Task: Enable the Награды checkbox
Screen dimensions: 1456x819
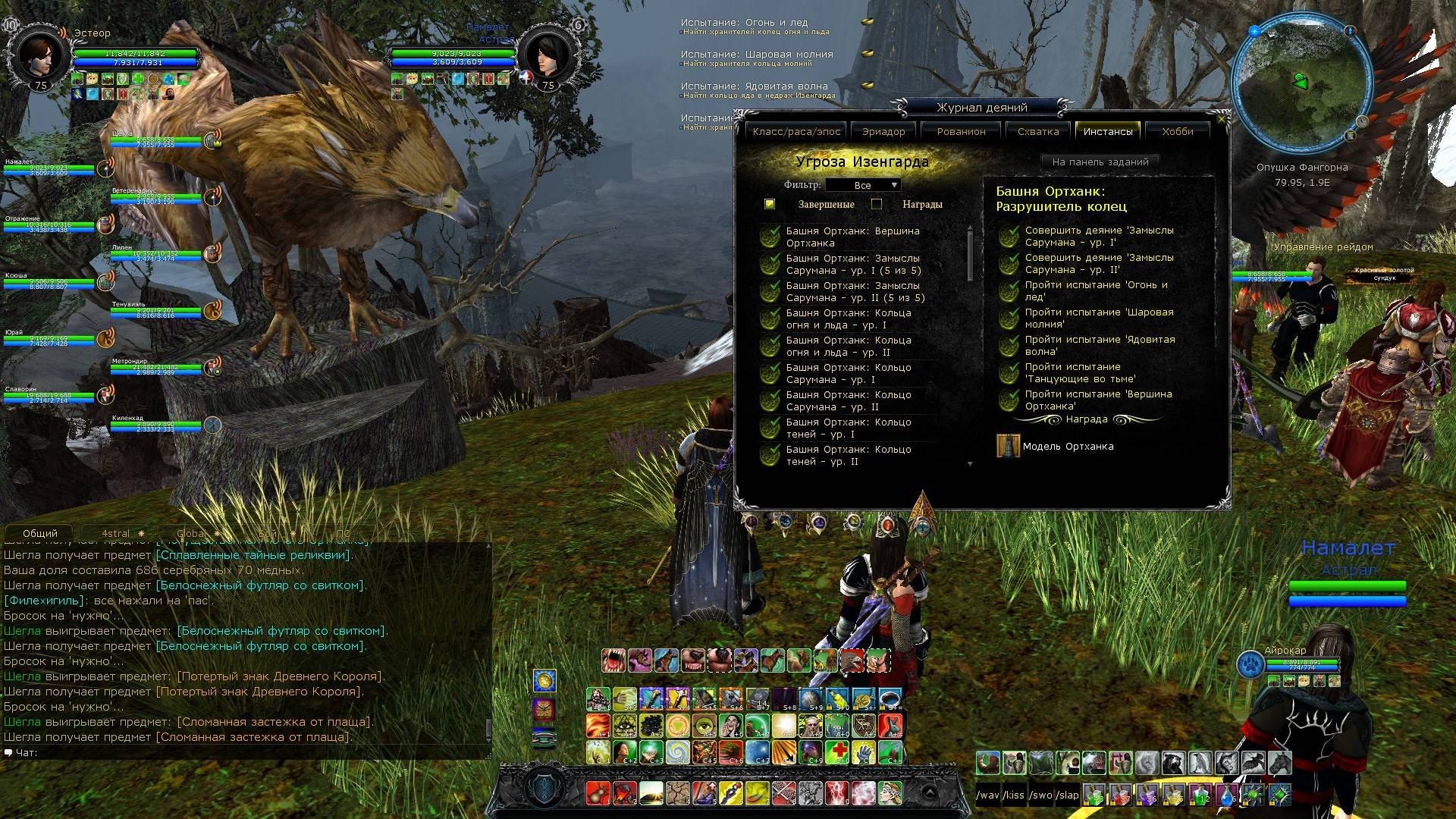Action: coord(877,204)
